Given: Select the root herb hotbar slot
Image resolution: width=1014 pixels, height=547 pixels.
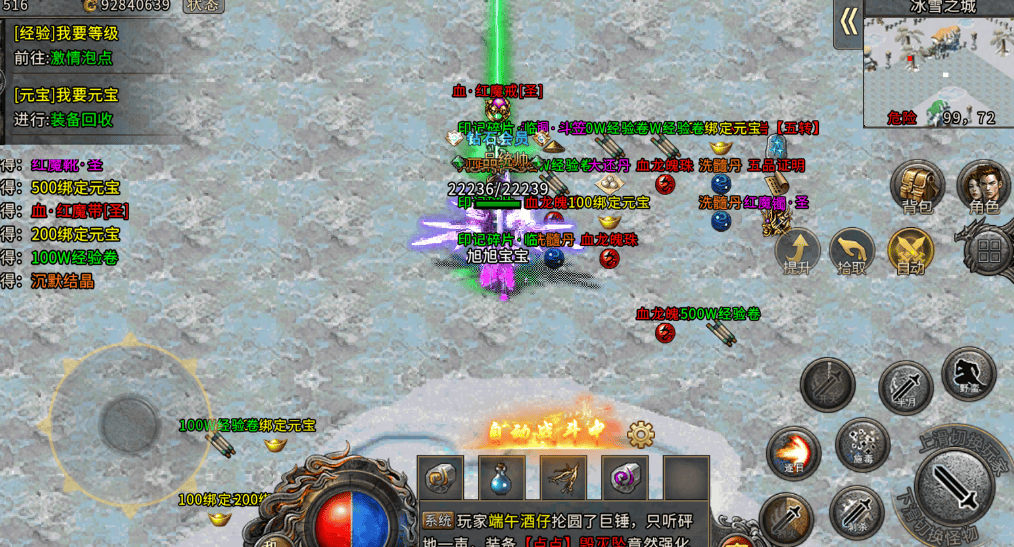Looking at the screenshot, I should coord(563,478).
